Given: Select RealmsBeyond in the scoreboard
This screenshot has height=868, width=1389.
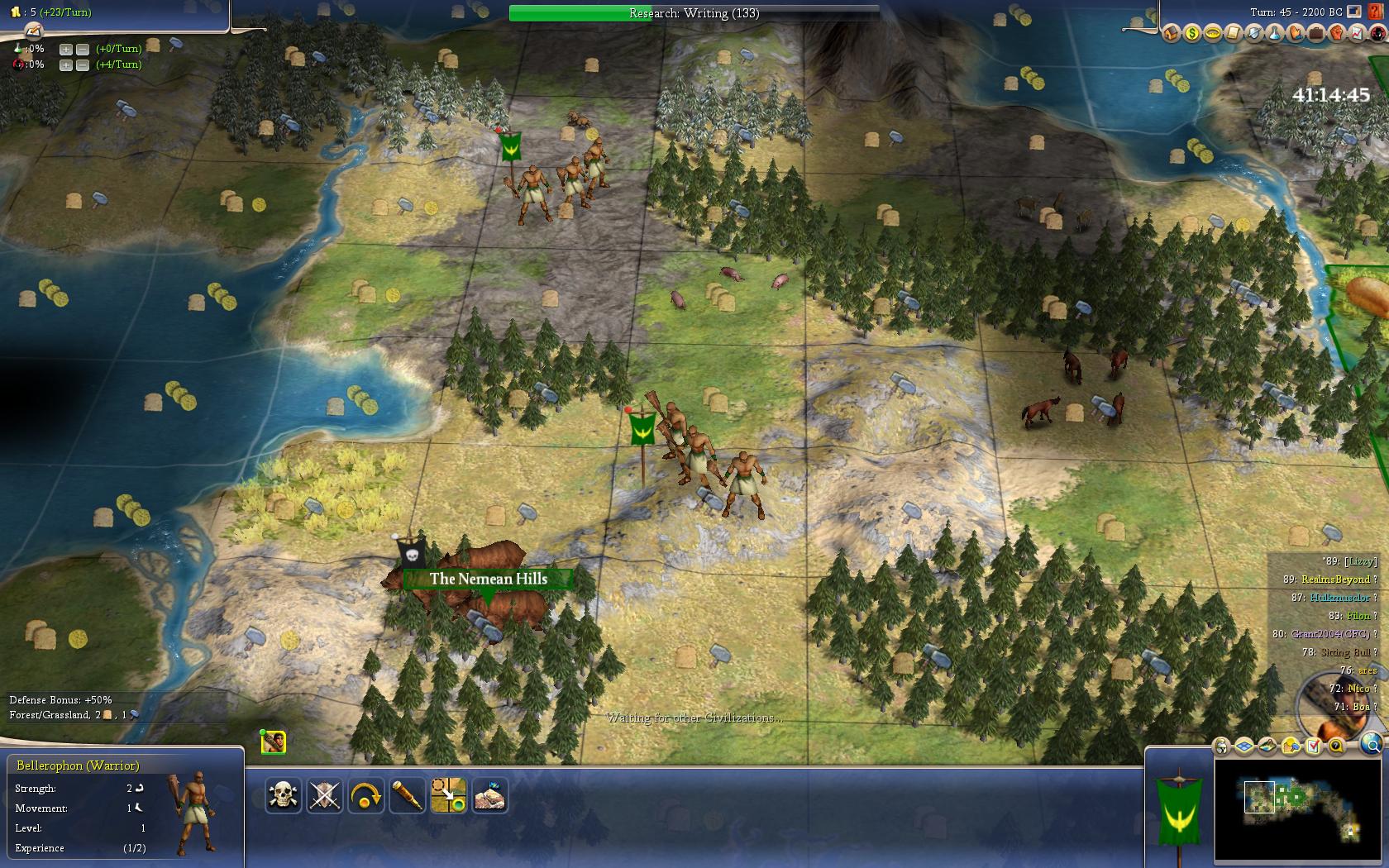Looking at the screenshot, I should point(1334,579).
